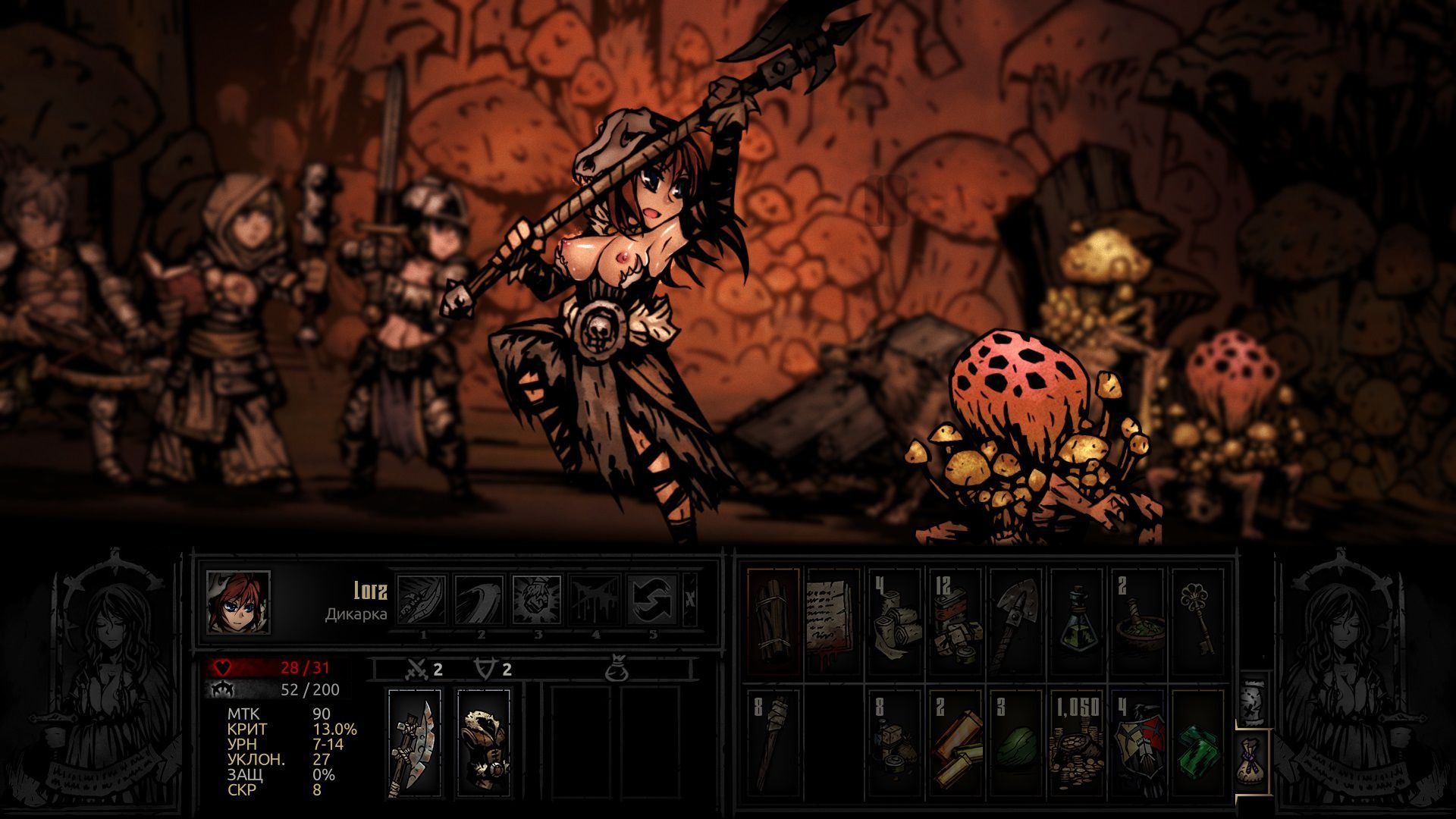Pick the firewood bundle in inventory
This screenshot has height=819, width=1456.
(773, 621)
